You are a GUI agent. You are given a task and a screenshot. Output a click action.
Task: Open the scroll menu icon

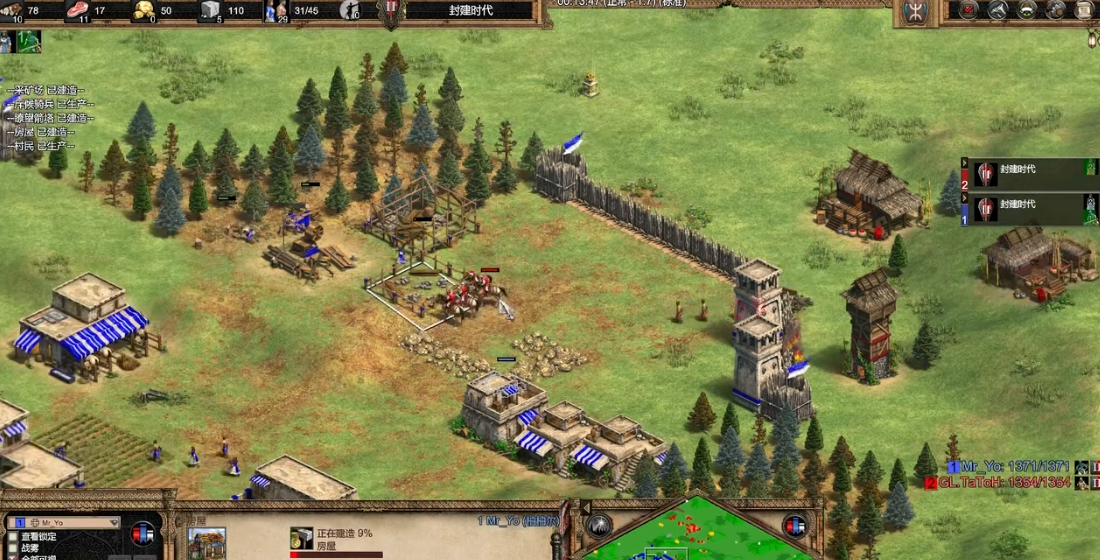[1085, 10]
